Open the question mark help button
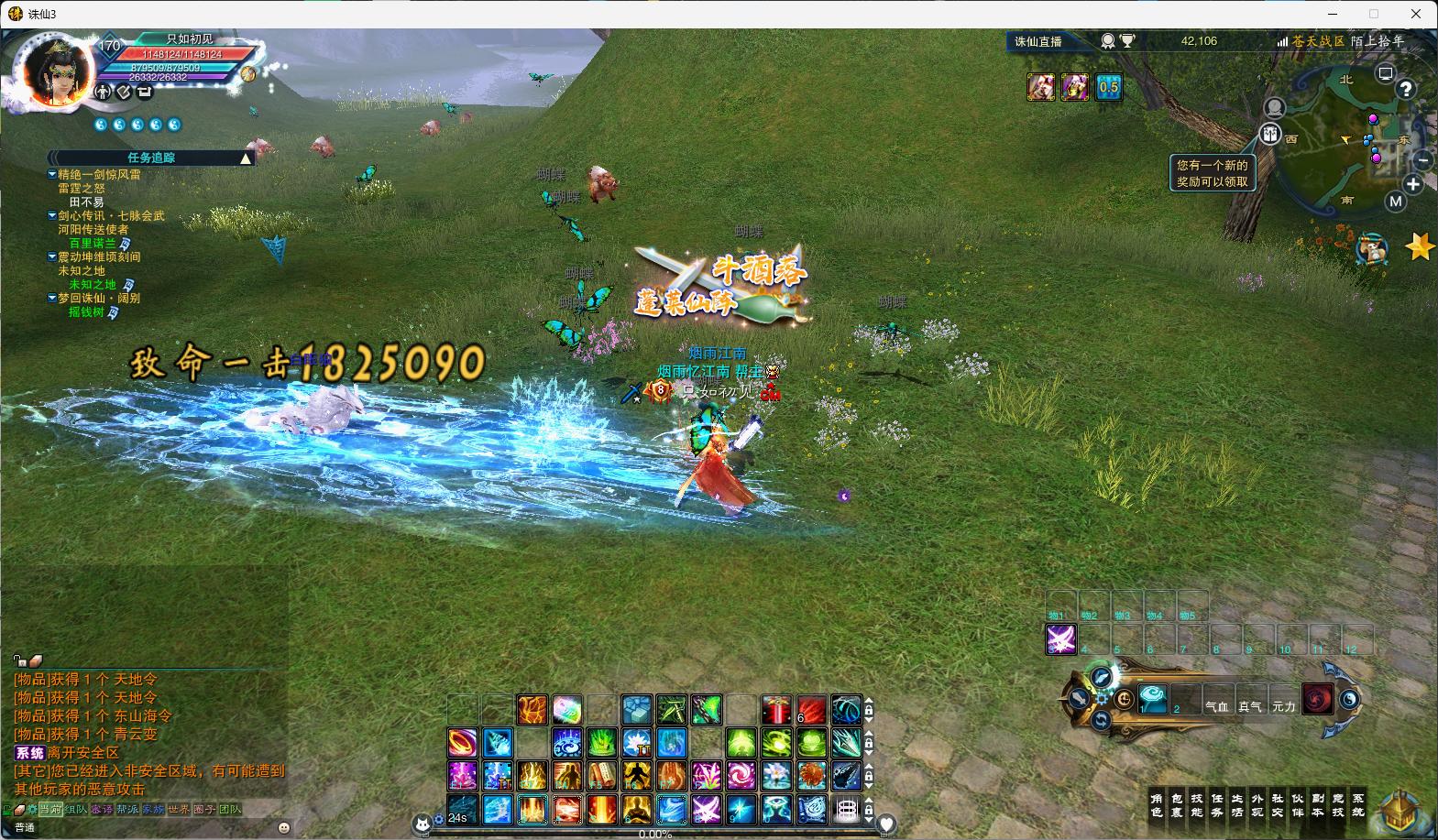Viewport: 1438px width, 840px height. click(x=1405, y=89)
